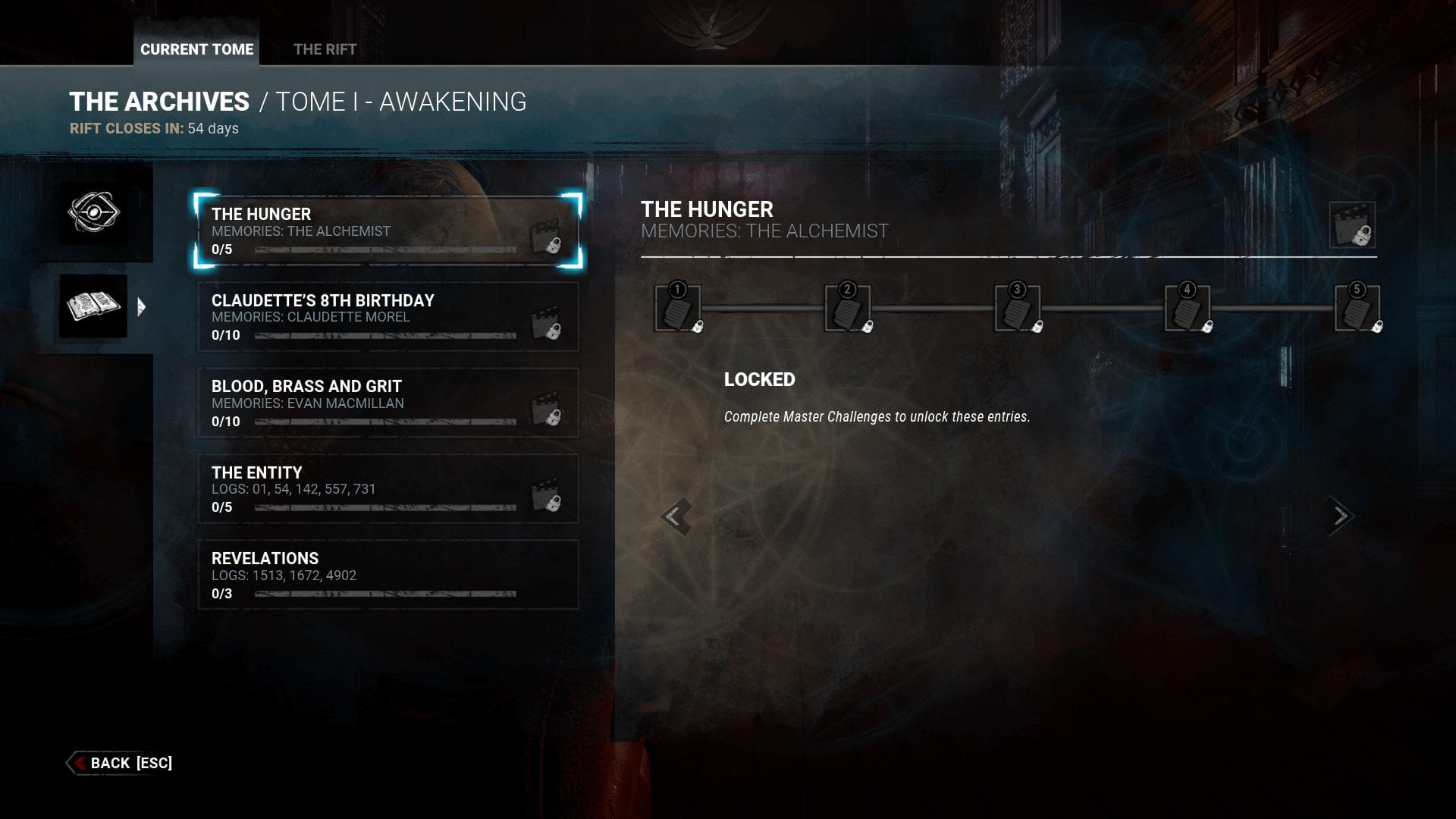1456x819 pixels.
Task: Open The Rift tab
Action: 325,49
